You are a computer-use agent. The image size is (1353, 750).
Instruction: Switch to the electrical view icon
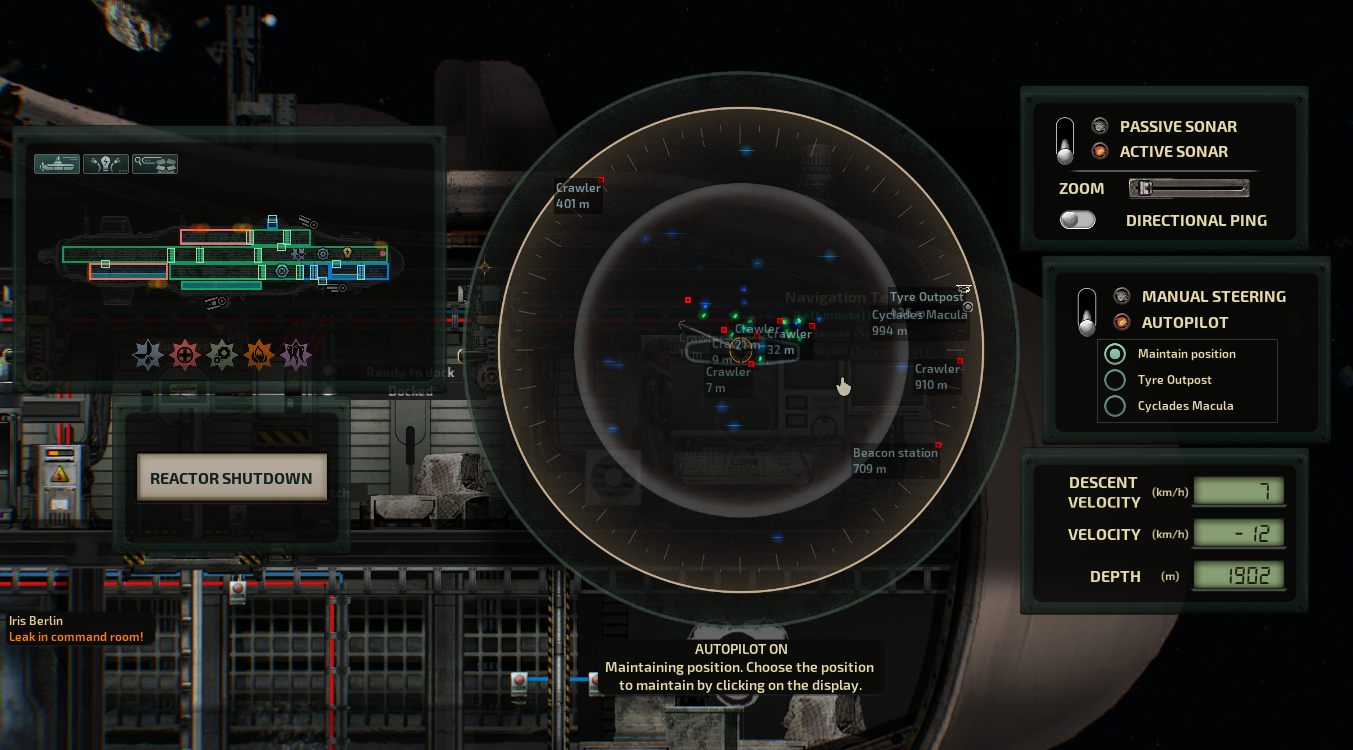[106, 163]
